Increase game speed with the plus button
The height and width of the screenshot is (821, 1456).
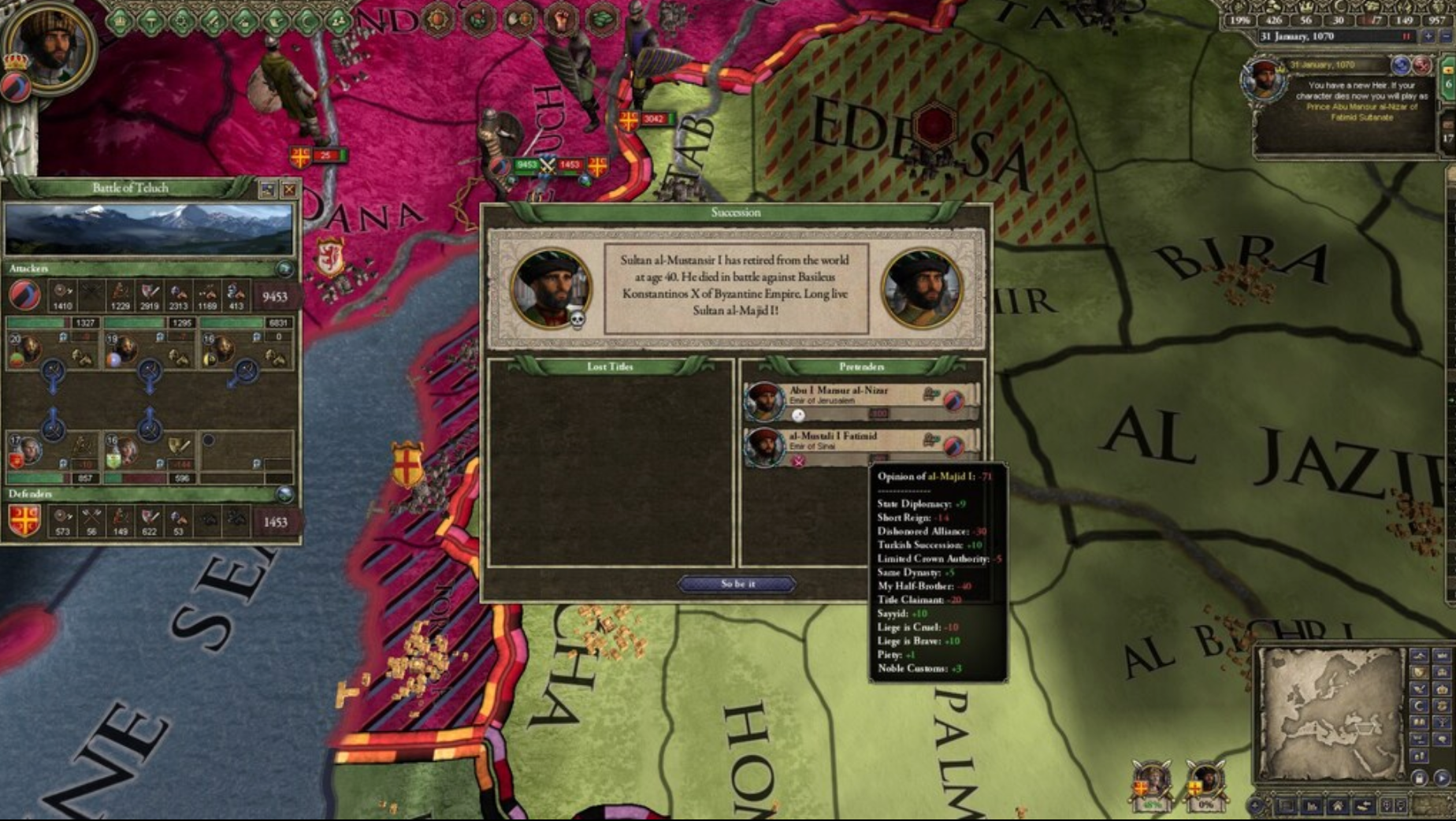(1428, 36)
